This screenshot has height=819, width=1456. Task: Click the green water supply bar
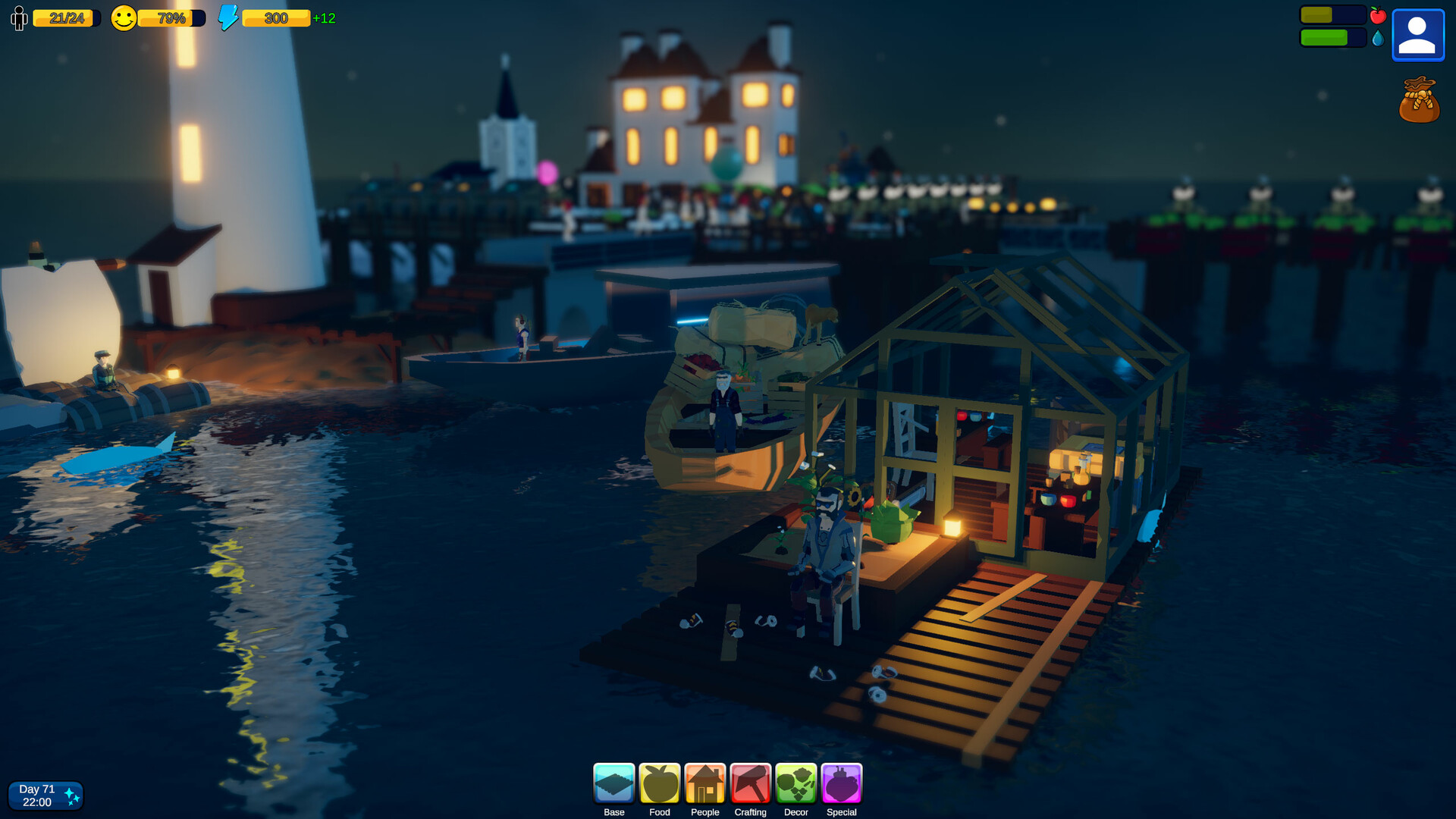click(1332, 36)
